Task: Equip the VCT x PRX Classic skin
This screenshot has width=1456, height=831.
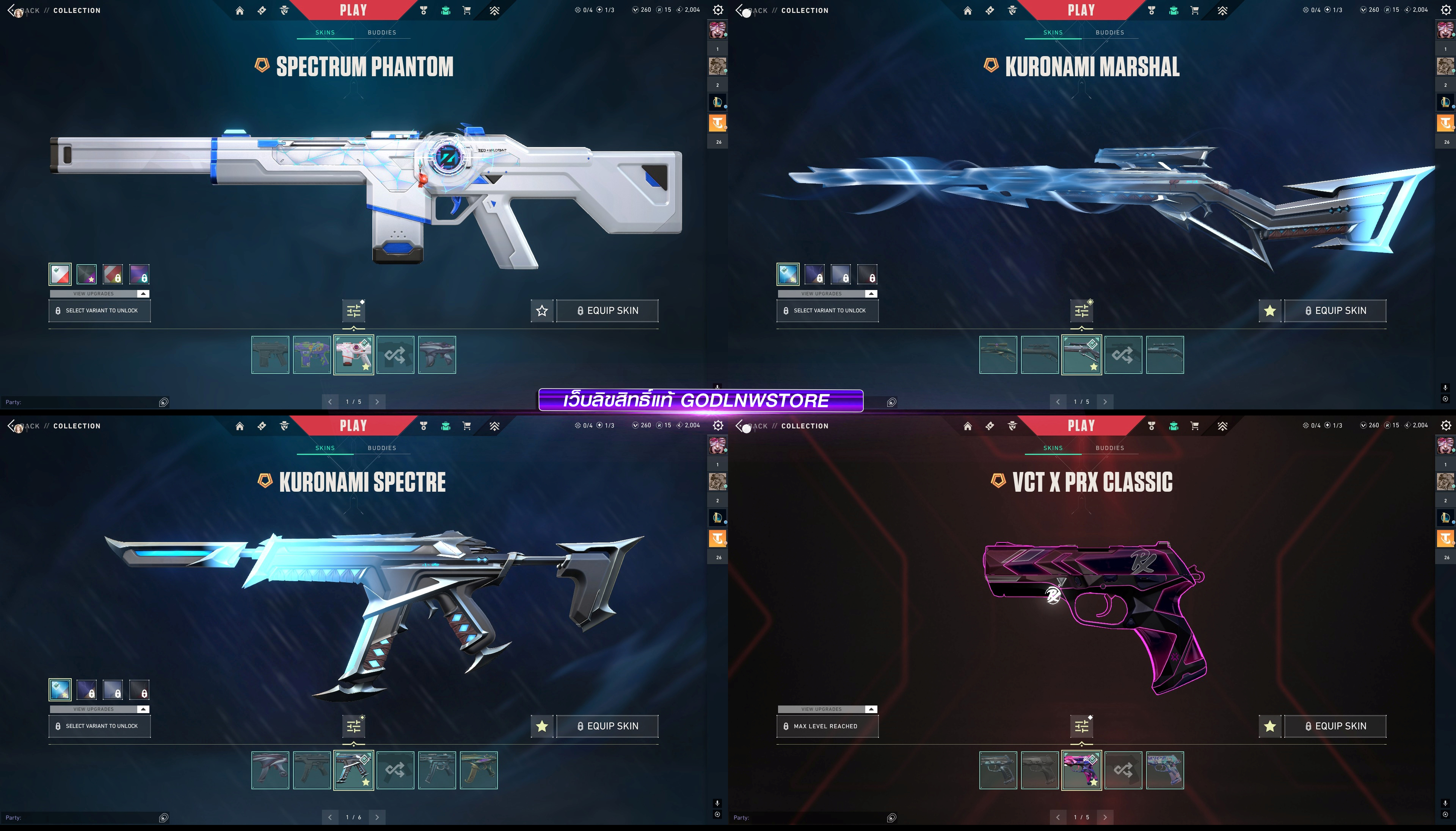Action: [1335, 726]
